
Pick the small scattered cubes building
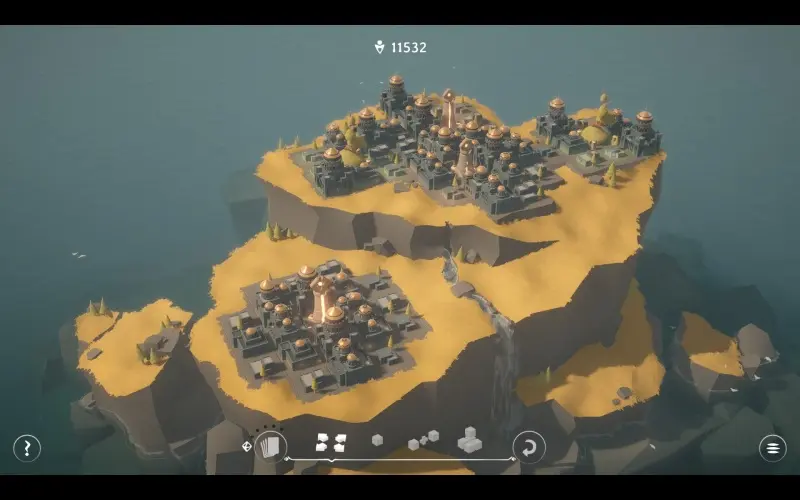click(422, 440)
